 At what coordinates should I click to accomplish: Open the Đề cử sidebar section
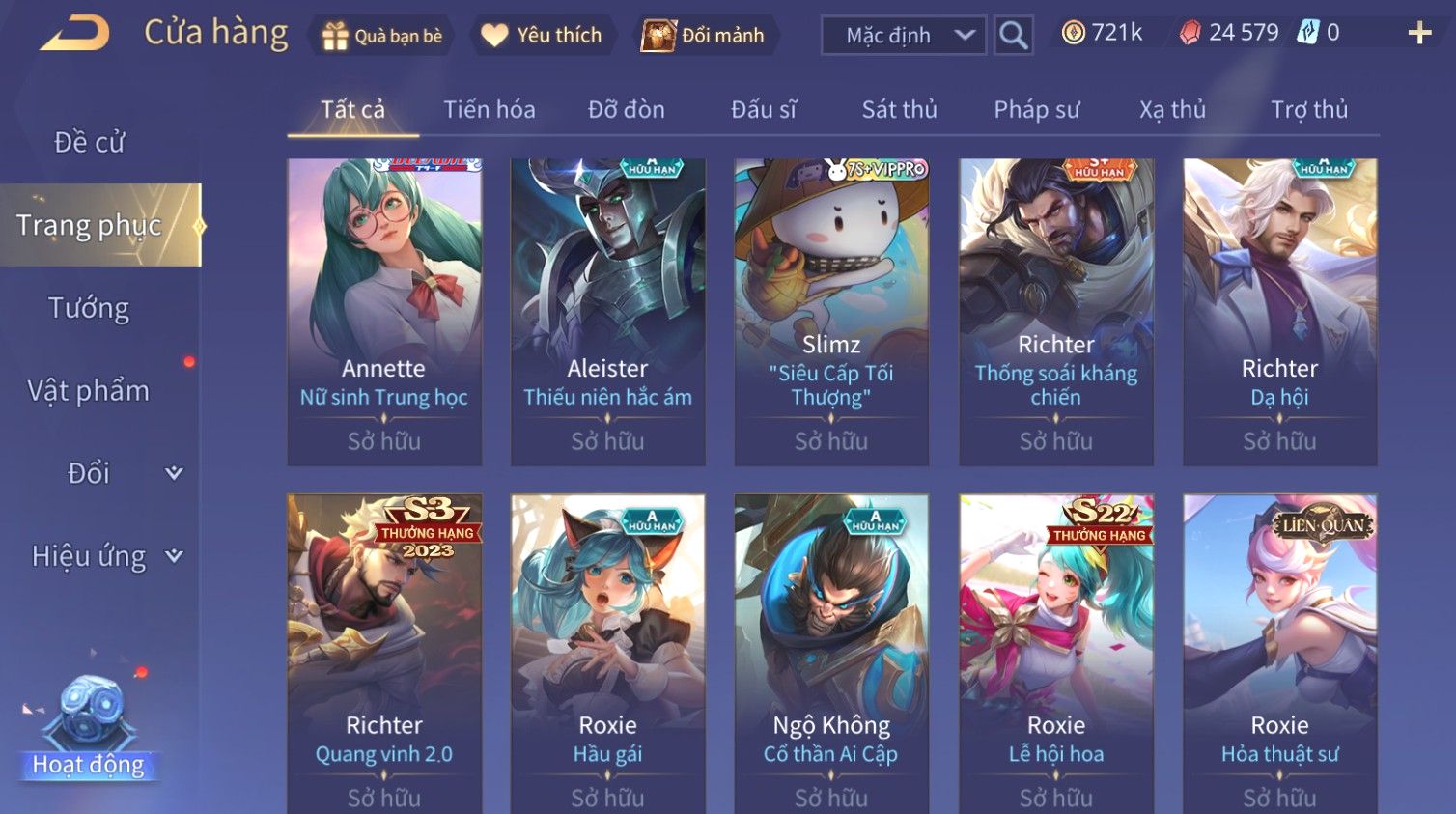(89, 142)
